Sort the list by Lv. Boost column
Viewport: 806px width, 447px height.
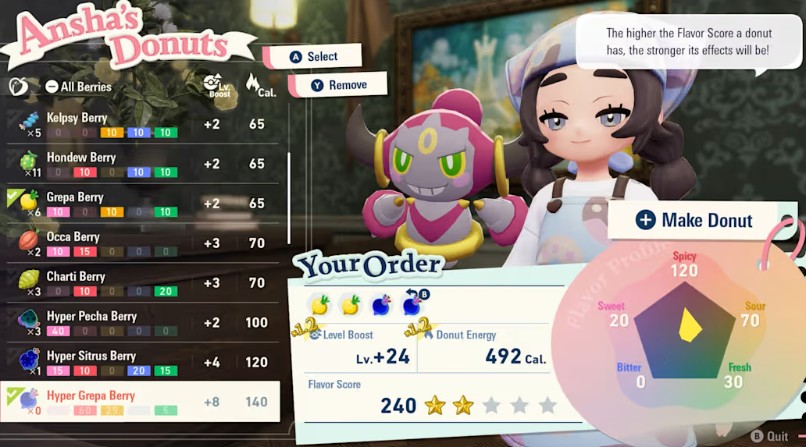pyautogui.click(x=211, y=85)
